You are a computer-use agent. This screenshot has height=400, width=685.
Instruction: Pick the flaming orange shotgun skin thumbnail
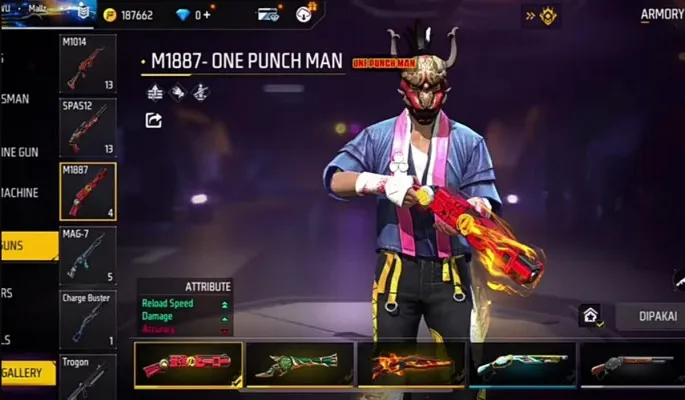411,364
